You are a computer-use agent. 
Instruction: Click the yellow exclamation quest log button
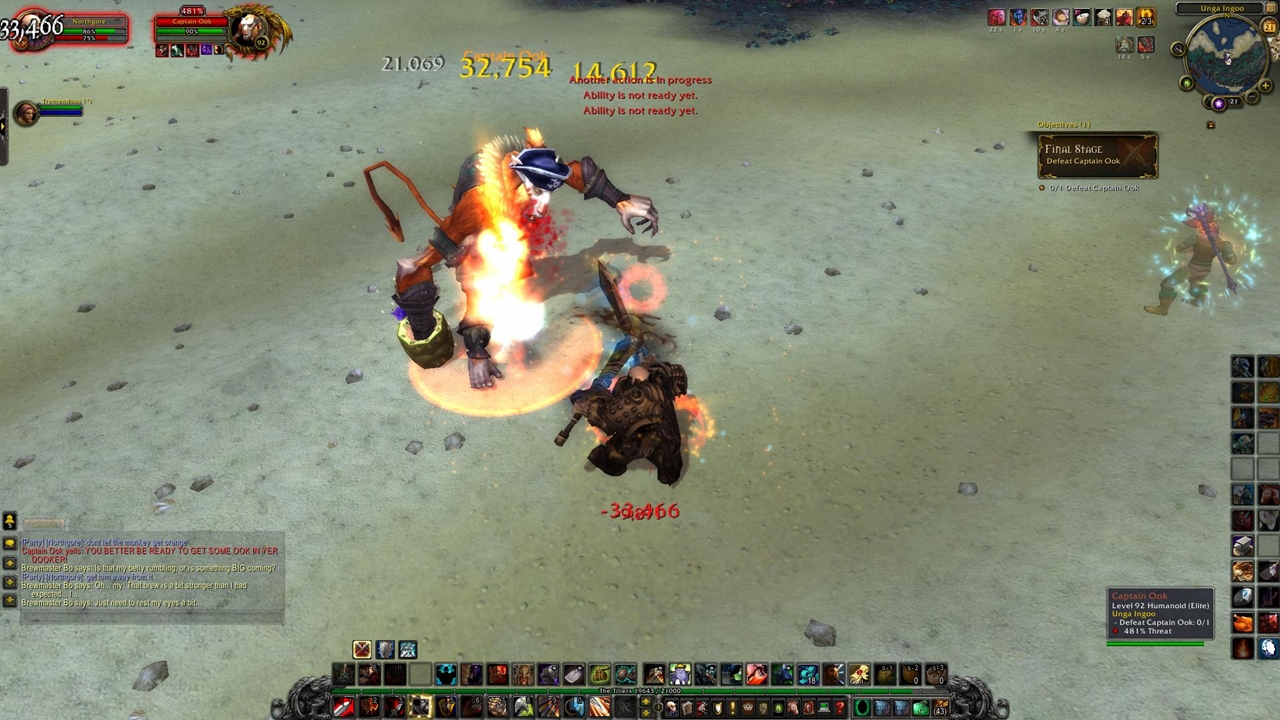(733, 708)
